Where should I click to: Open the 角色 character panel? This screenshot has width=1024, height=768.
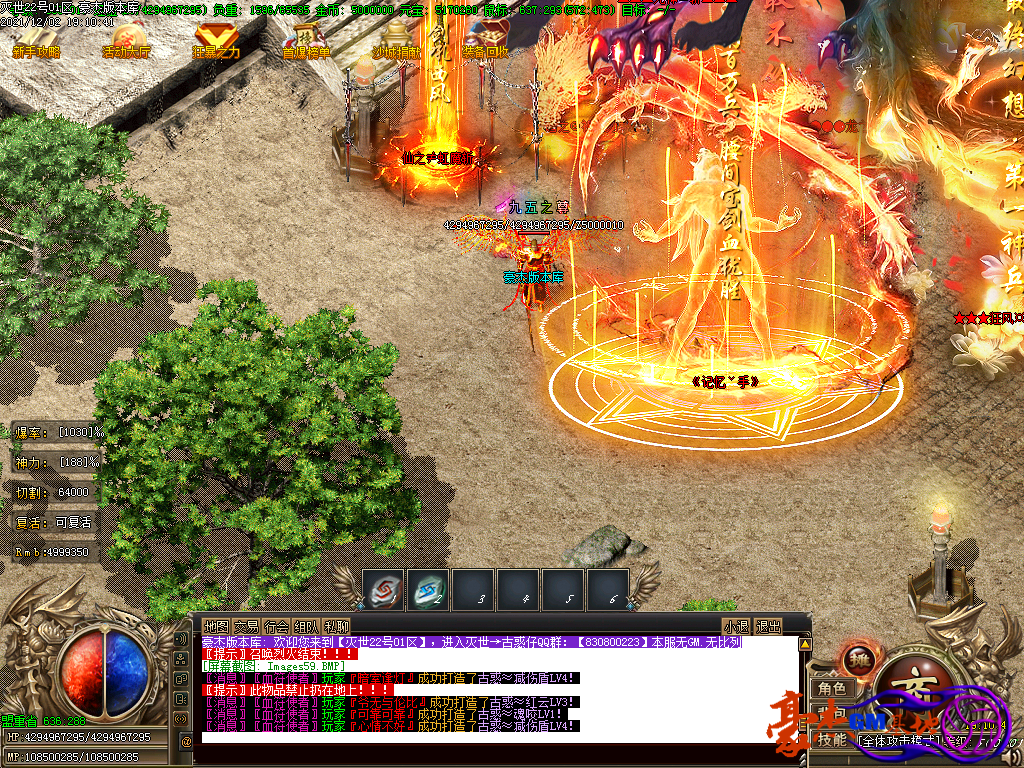coord(832,689)
